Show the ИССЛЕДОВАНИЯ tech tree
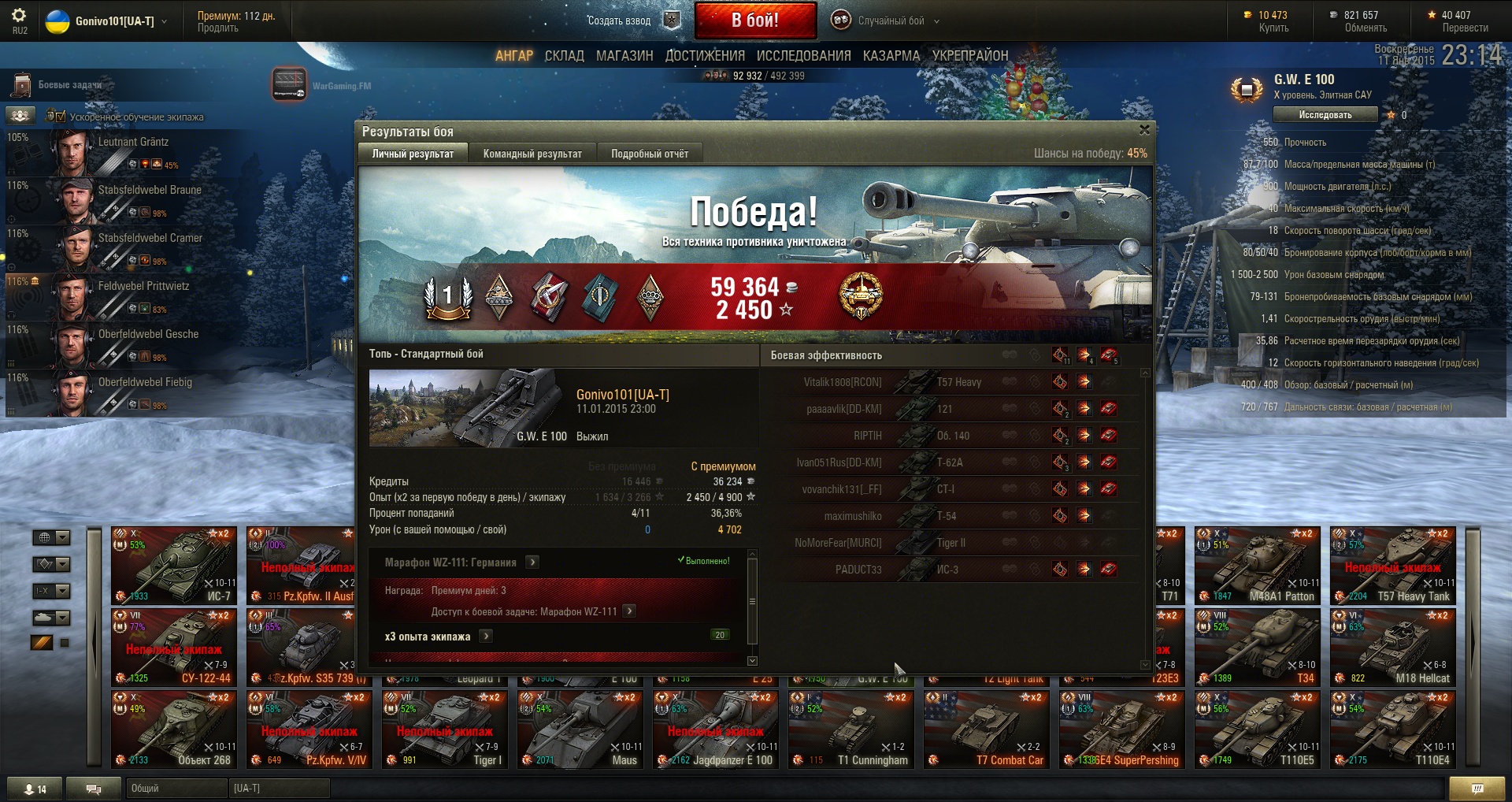Viewport: 1512px width, 802px height. [803, 56]
